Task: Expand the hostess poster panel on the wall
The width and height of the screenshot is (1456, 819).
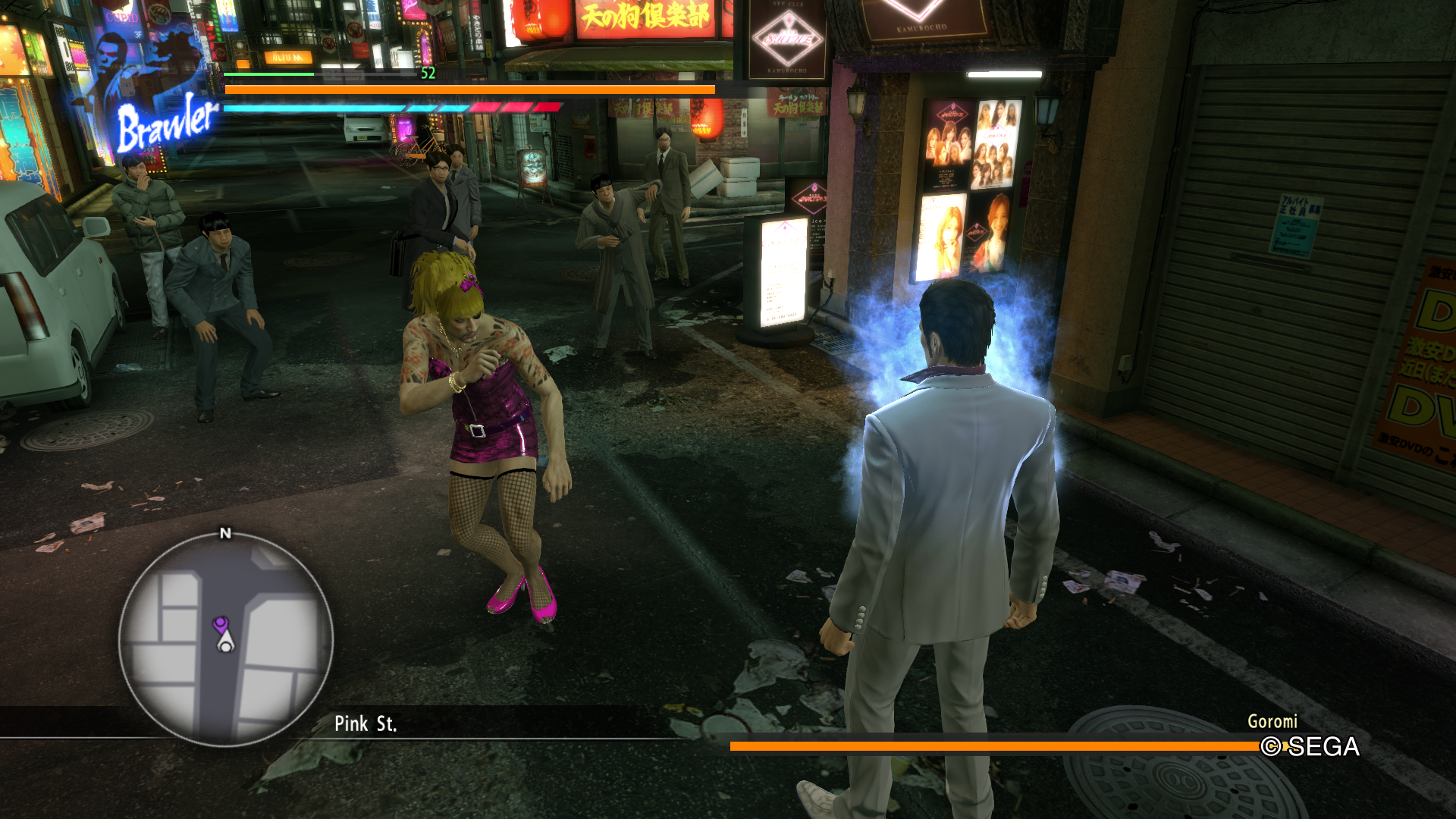Action: [963, 190]
